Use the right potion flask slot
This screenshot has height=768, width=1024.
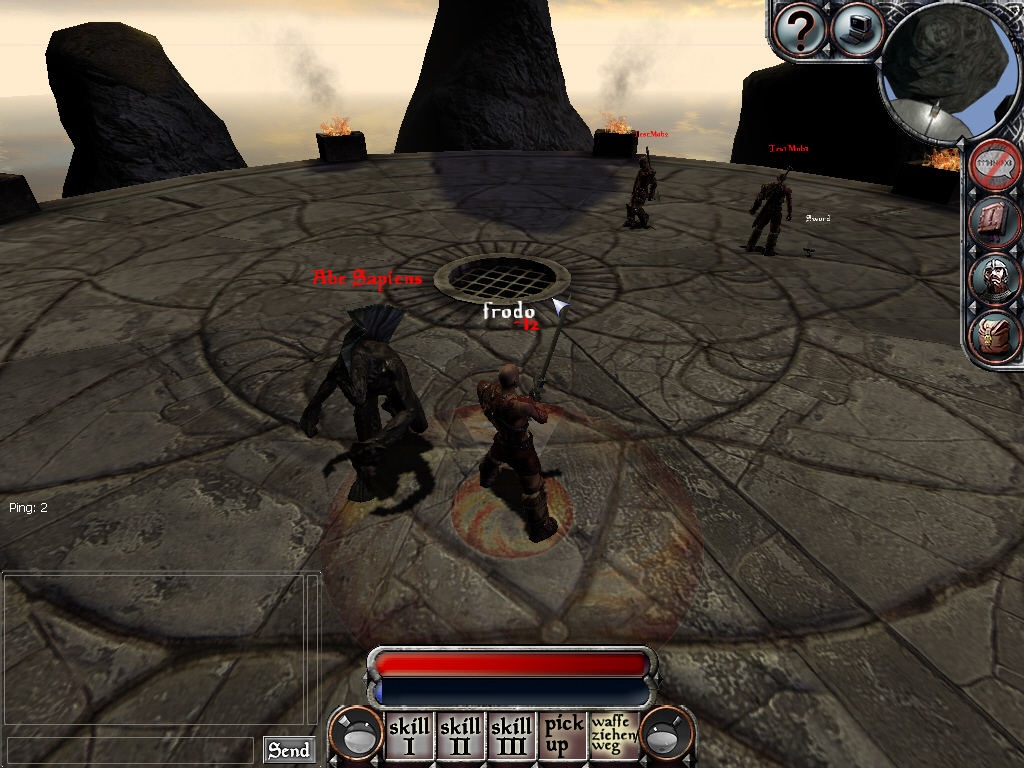[666, 736]
